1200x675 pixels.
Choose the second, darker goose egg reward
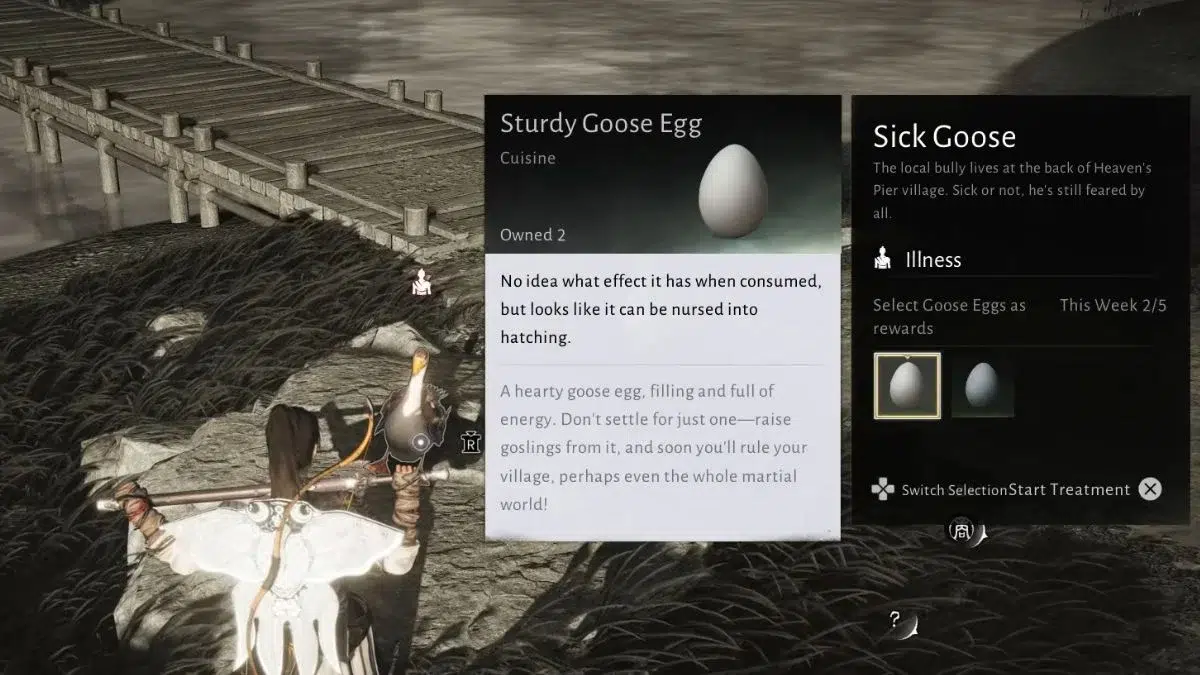(982, 386)
